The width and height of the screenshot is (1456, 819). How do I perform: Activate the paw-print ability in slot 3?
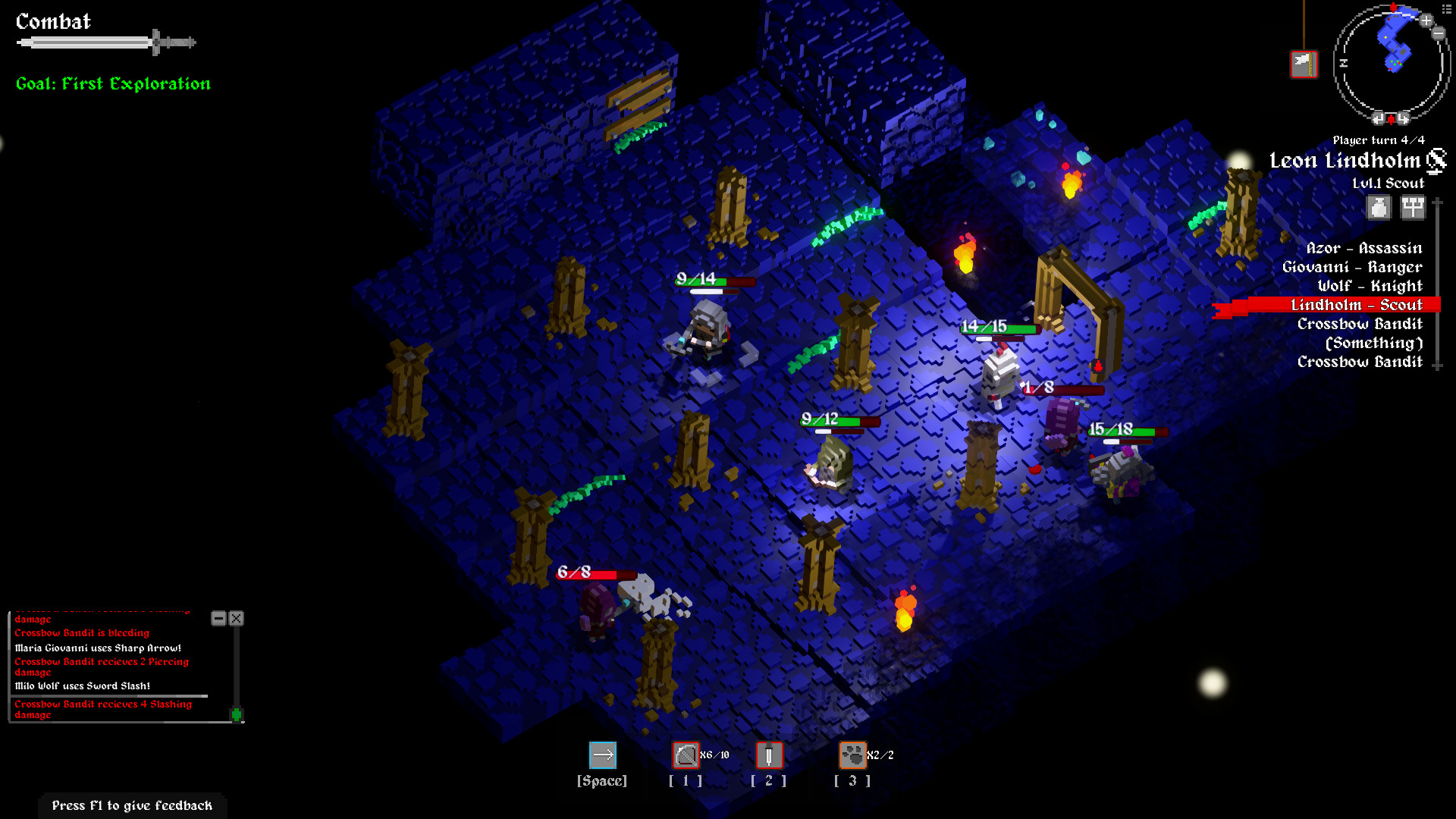(852, 755)
